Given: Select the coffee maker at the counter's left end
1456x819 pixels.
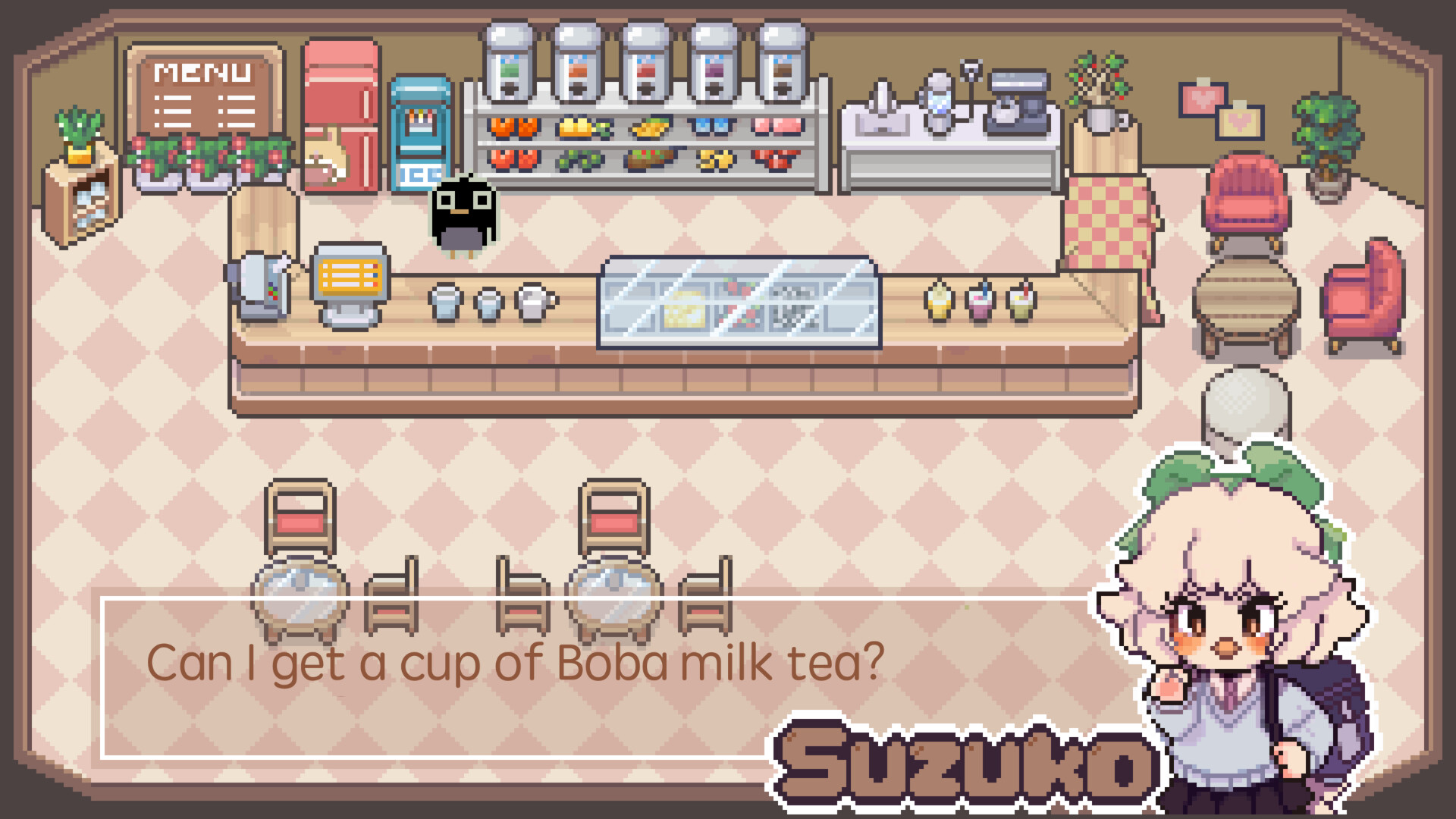Looking at the screenshot, I should 262,284.
